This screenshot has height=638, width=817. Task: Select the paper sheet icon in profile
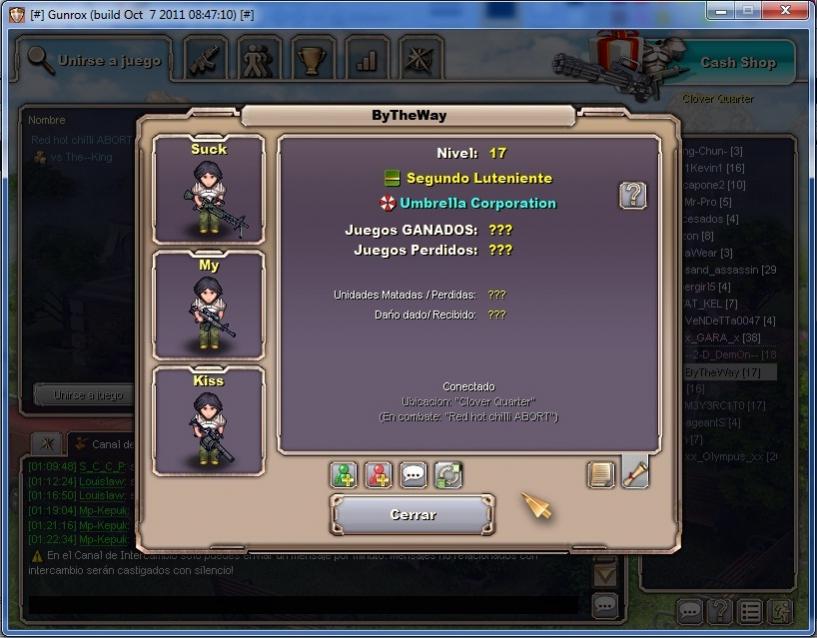pyautogui.click(x=601, y=474)
